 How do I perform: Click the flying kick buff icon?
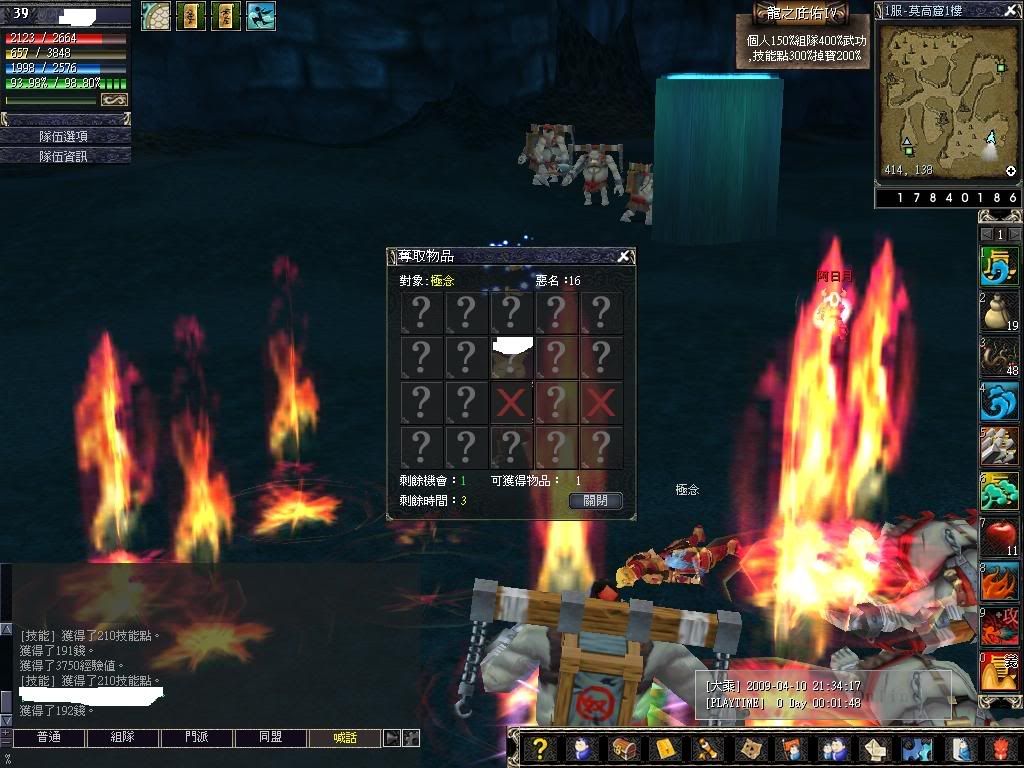point(260,15)
